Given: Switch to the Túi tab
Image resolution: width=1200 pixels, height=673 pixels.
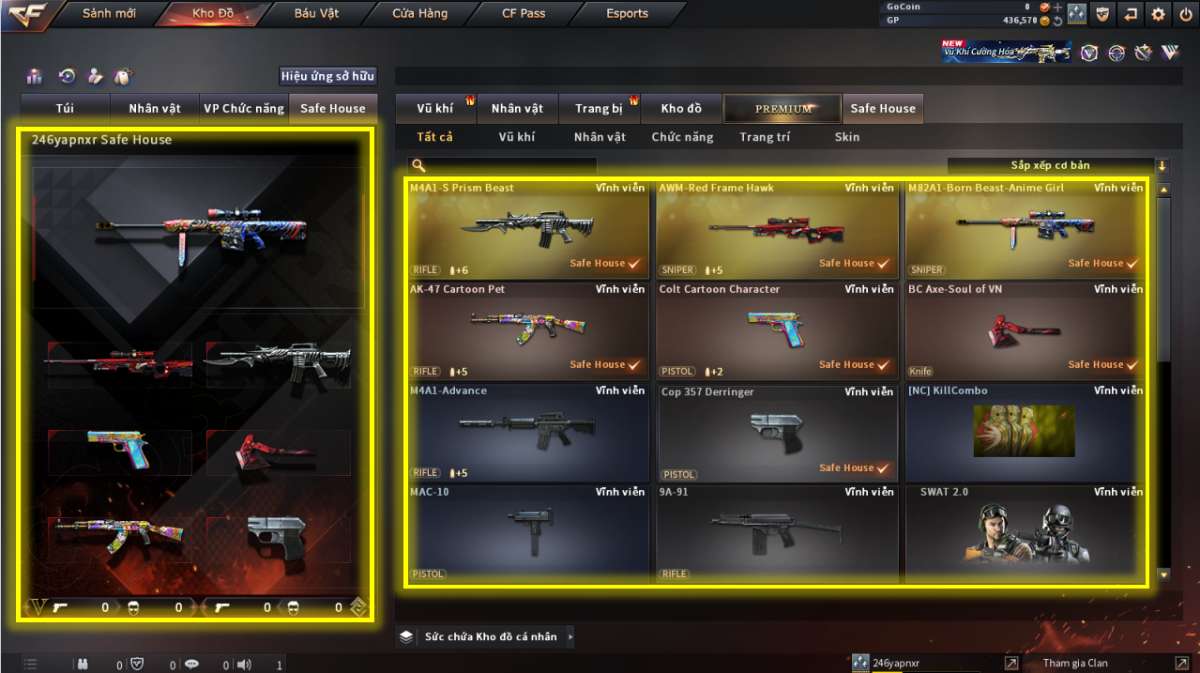Looking at the screenshot, I should (x=65, y=108).
